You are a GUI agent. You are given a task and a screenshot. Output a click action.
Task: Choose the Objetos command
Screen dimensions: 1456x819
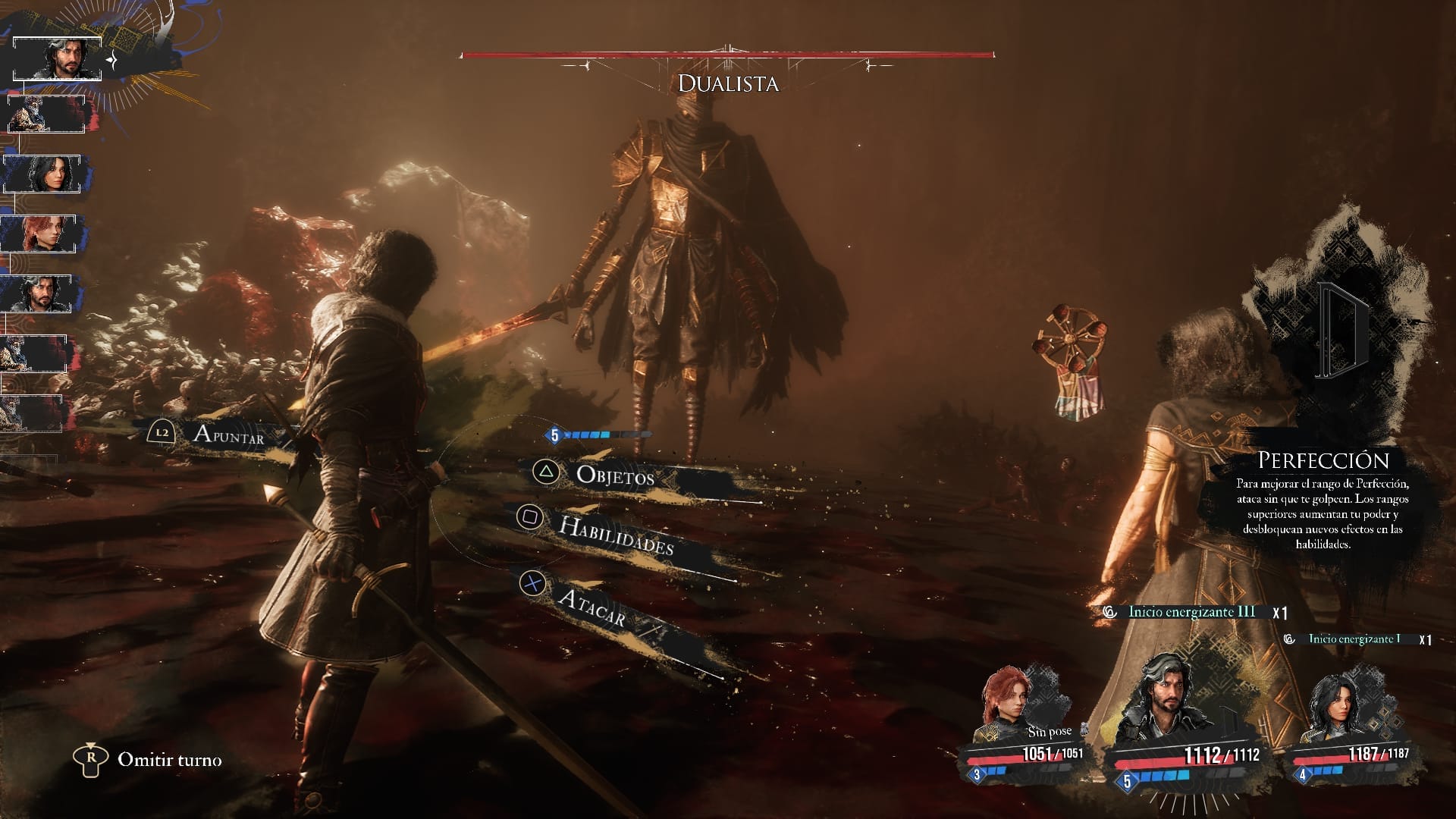[x=614, y=475]
